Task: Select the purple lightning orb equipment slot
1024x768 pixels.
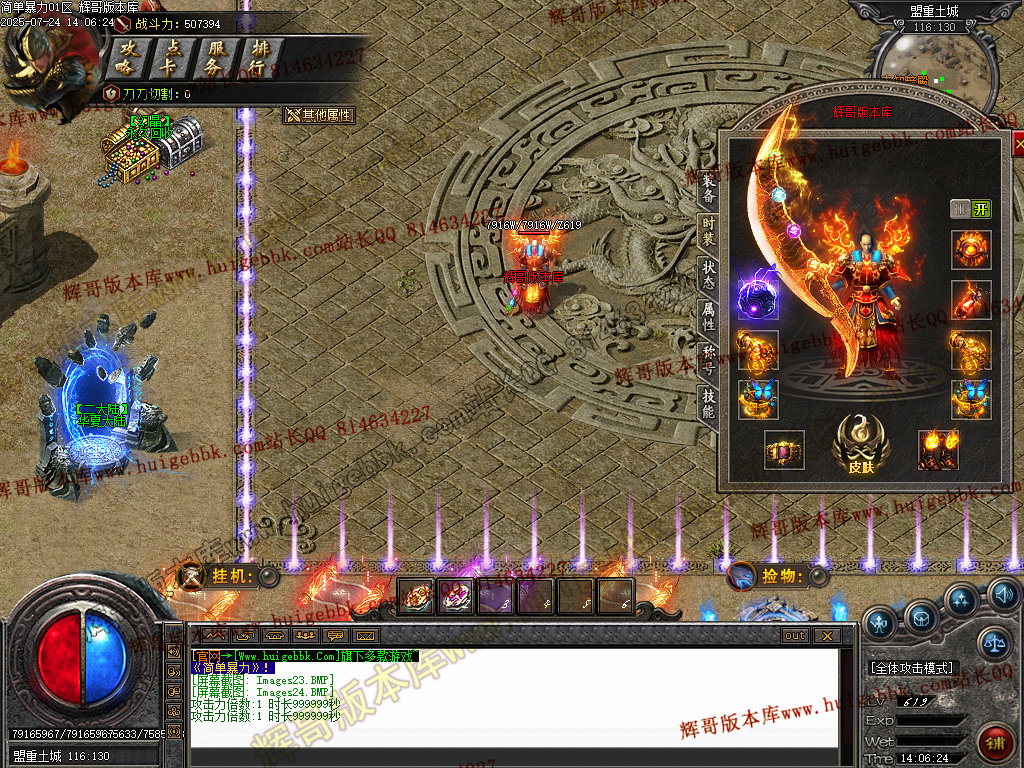Action: [758, 297]
